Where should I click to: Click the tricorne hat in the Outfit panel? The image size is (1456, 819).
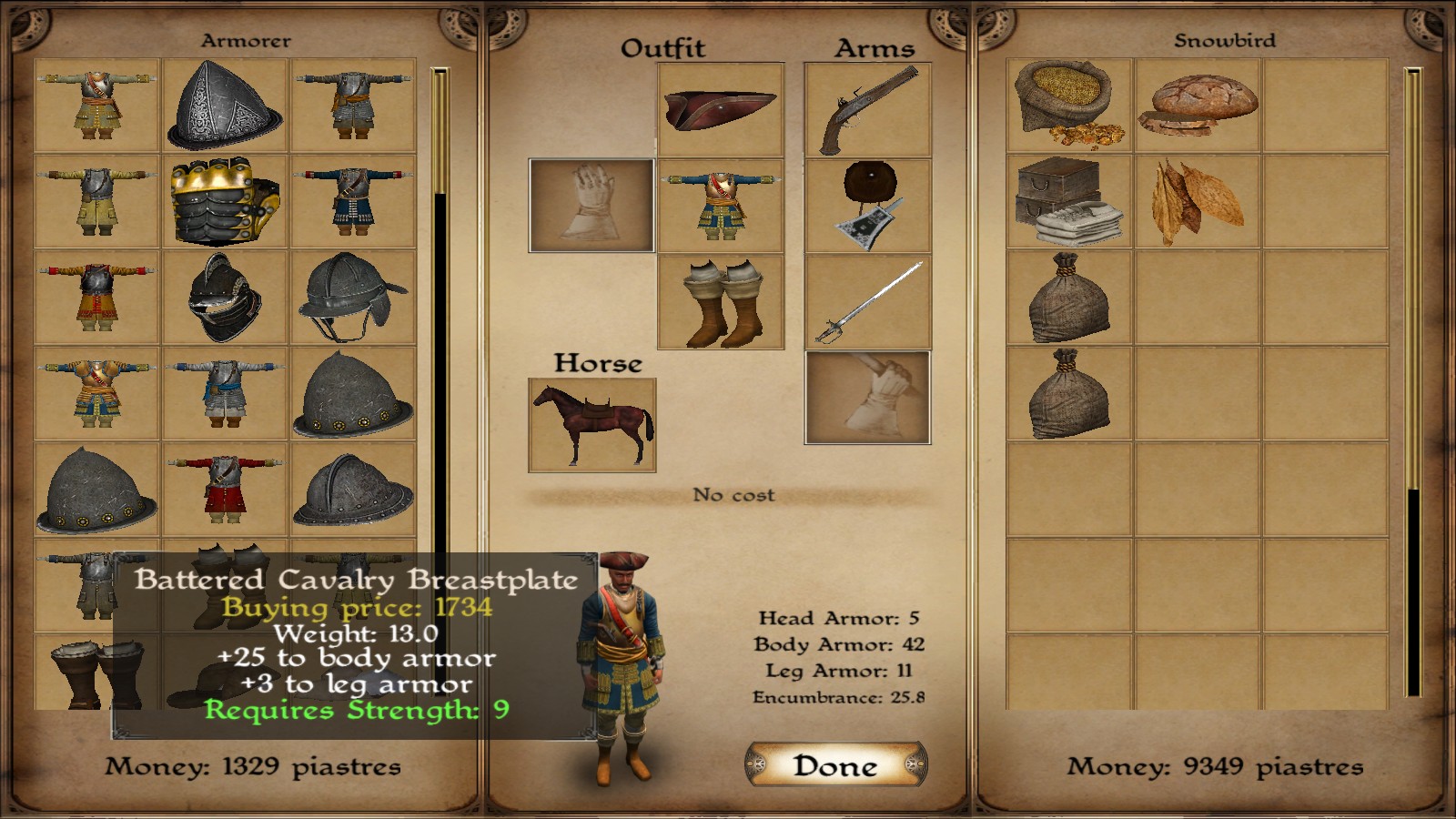click(719, 109)
